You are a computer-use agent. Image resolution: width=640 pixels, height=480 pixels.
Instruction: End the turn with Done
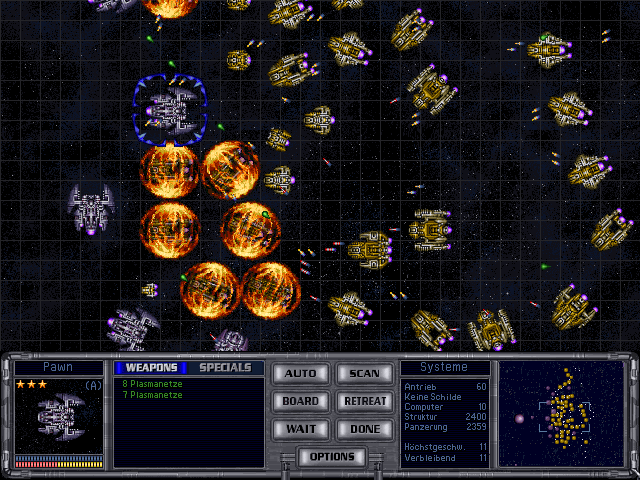click(364, 429)
